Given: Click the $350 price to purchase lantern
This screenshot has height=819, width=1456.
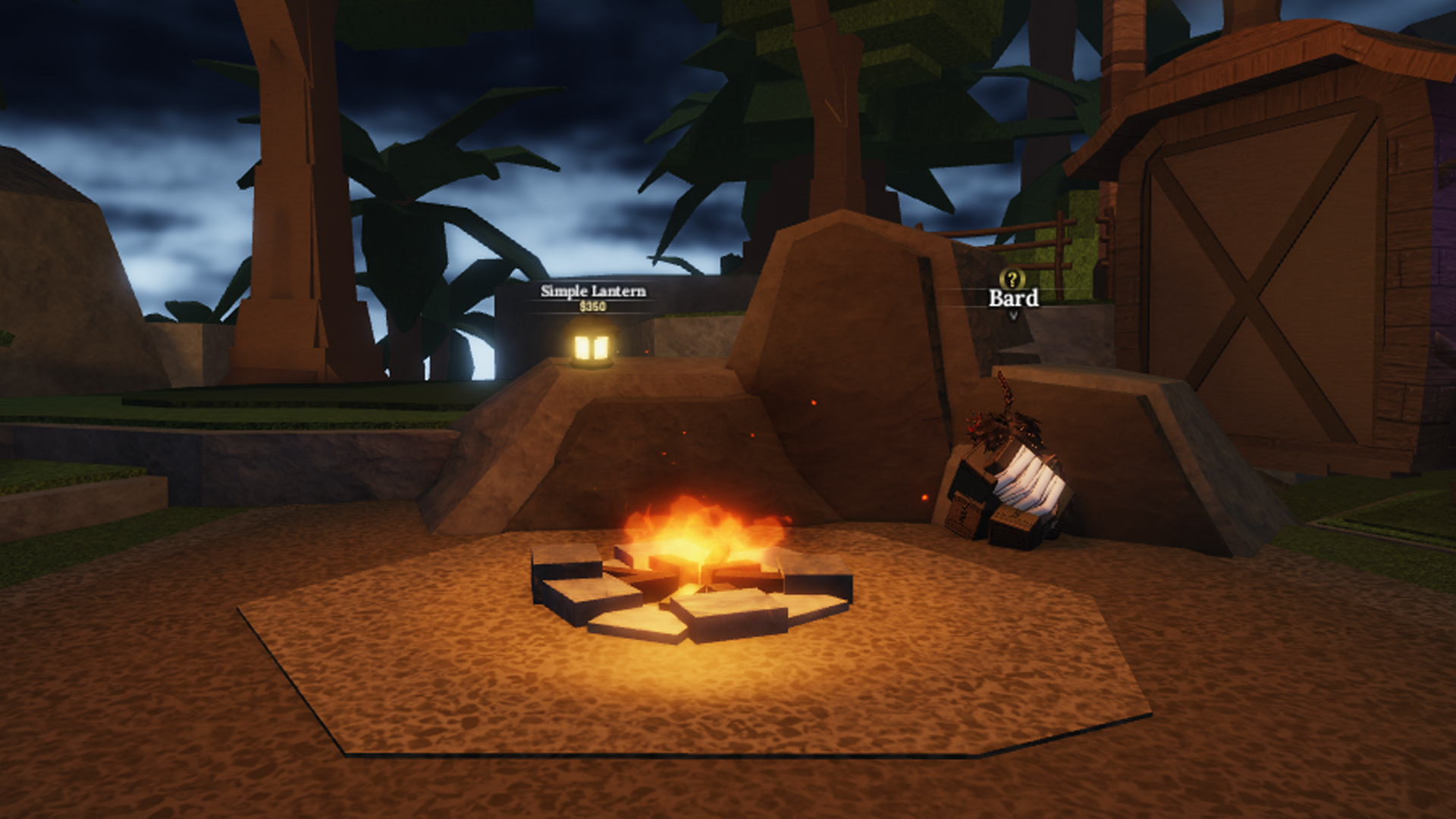Looking at the screenshot, I should 593,307.
